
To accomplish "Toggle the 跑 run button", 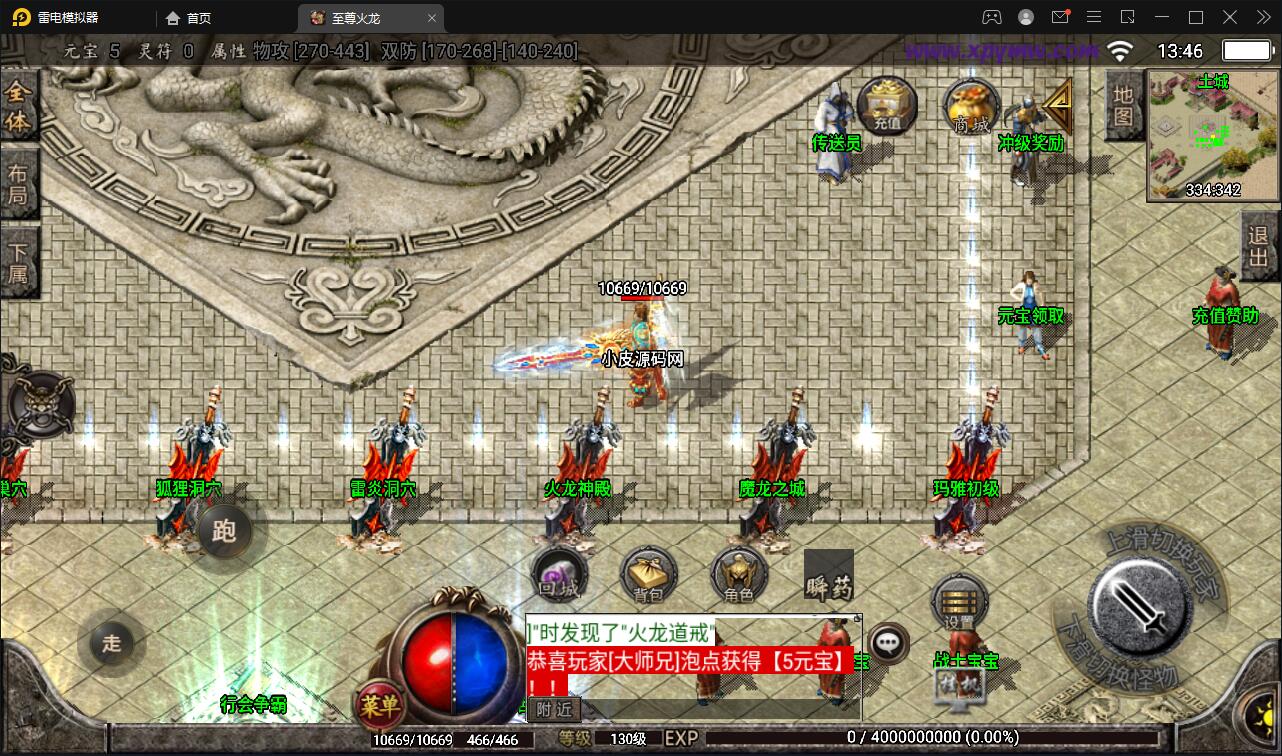I will coord(224,530).
